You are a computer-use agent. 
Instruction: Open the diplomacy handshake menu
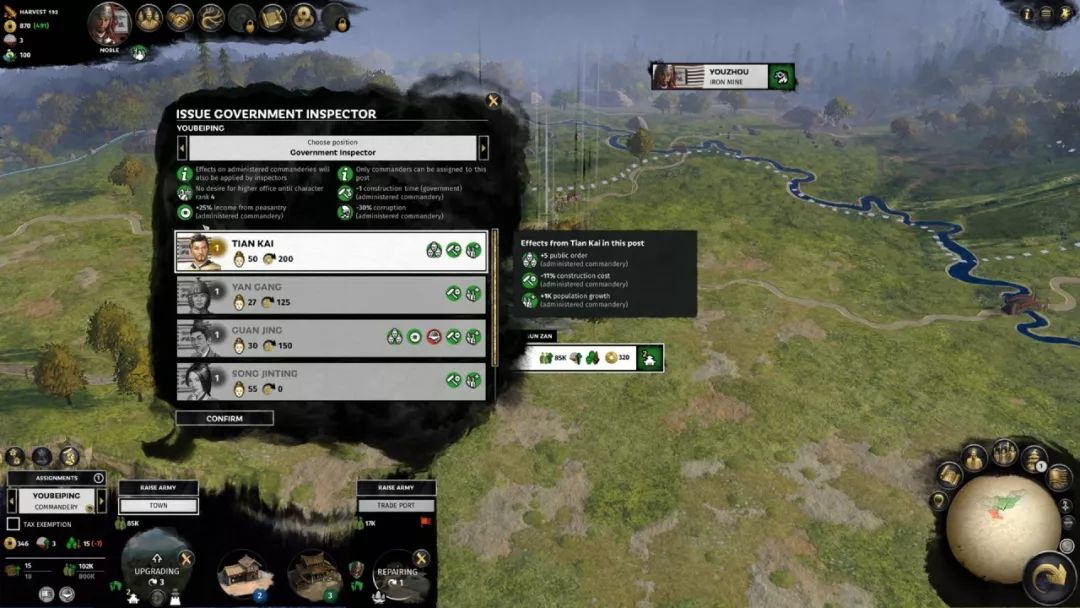click(x=180, y=18)
